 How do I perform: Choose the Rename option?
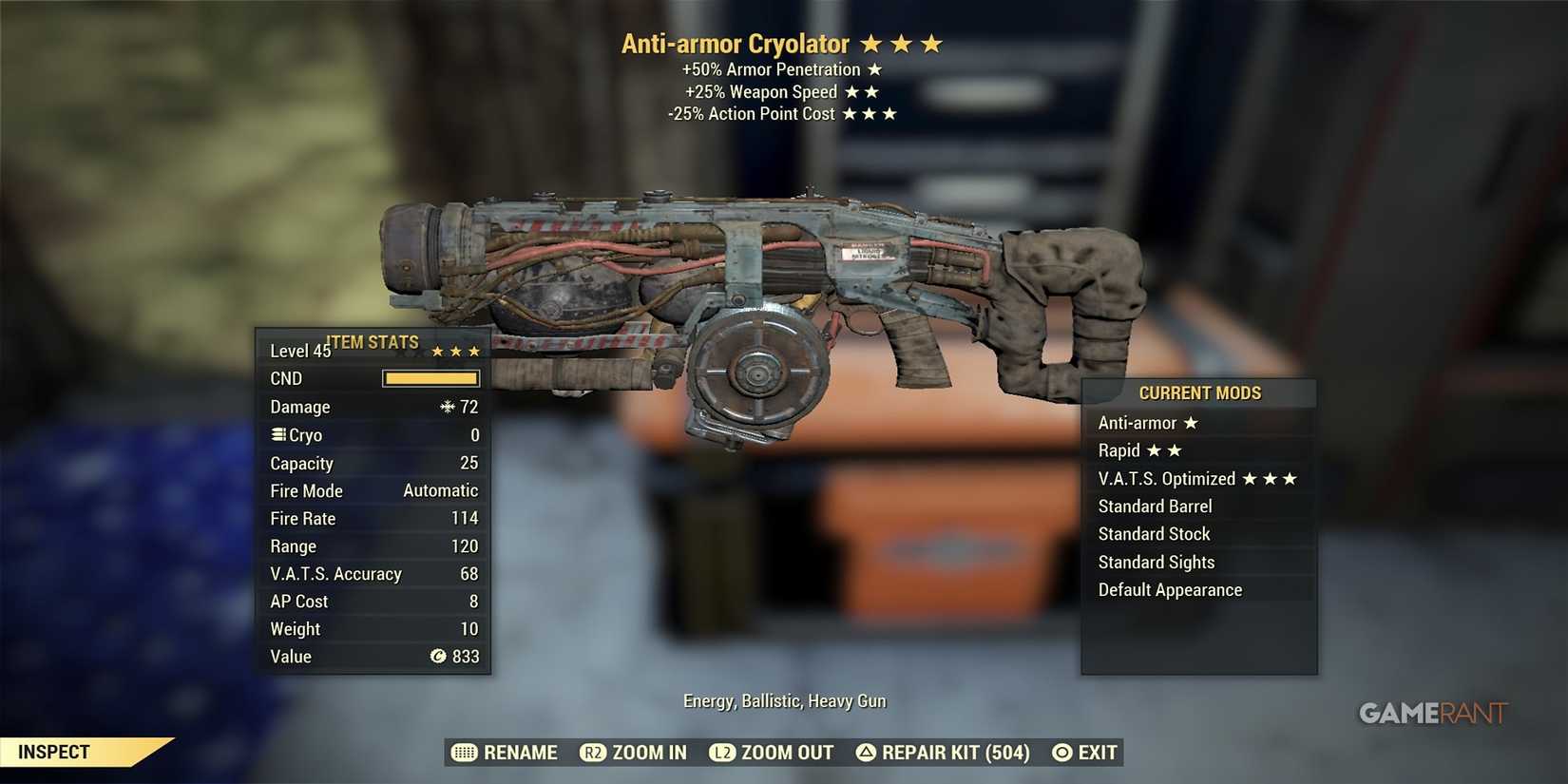[505, 753]
